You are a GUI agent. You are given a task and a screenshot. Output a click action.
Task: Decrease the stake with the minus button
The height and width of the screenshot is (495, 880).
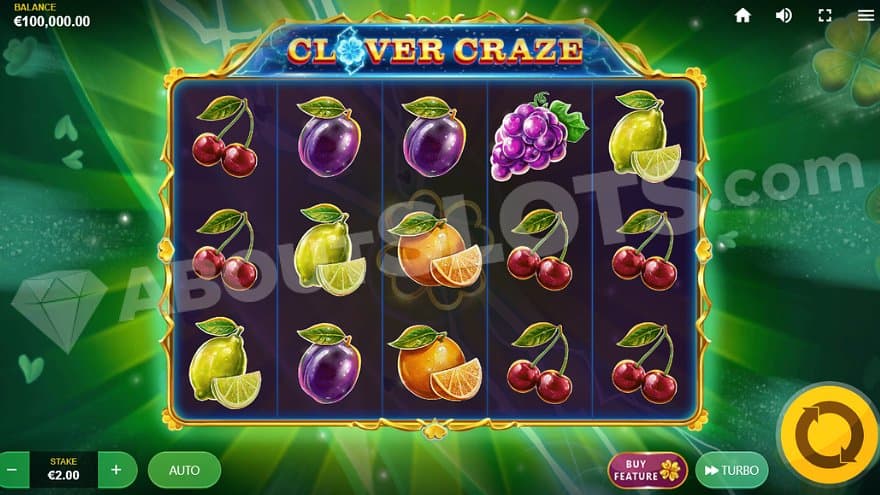tap(13, 470)
